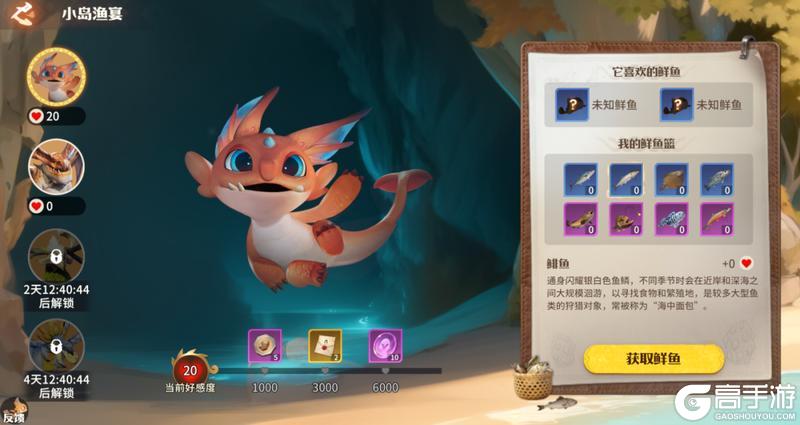Go back using the top-left arrow
Screen dimensions: 800x425
[x=26, y=15]
